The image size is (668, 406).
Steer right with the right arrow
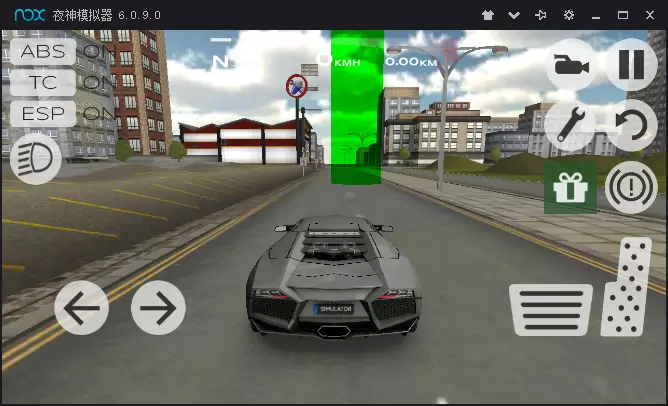click(158, 308)
